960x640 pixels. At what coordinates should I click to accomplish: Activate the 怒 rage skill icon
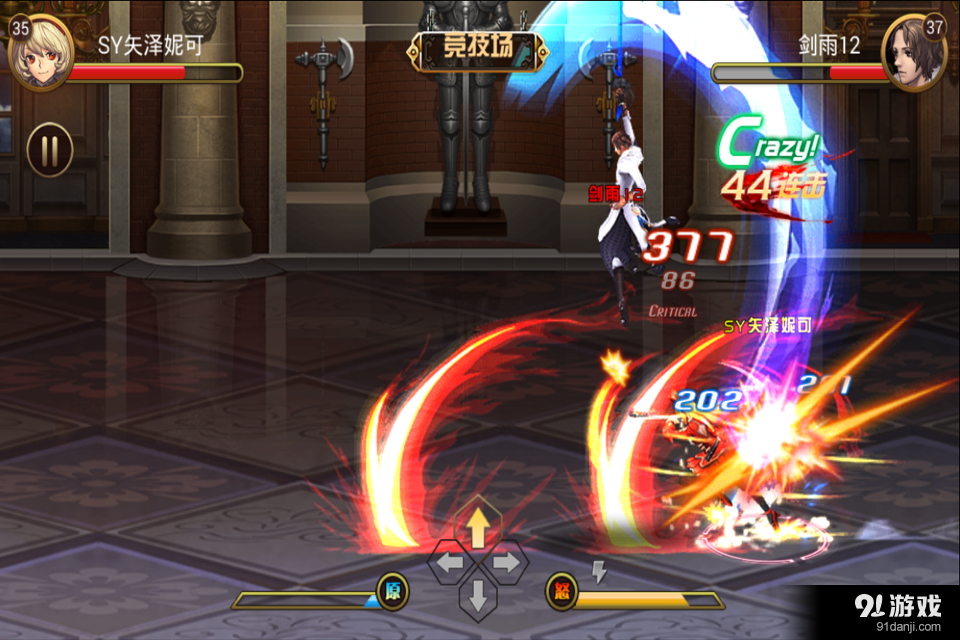coord(561,591)
